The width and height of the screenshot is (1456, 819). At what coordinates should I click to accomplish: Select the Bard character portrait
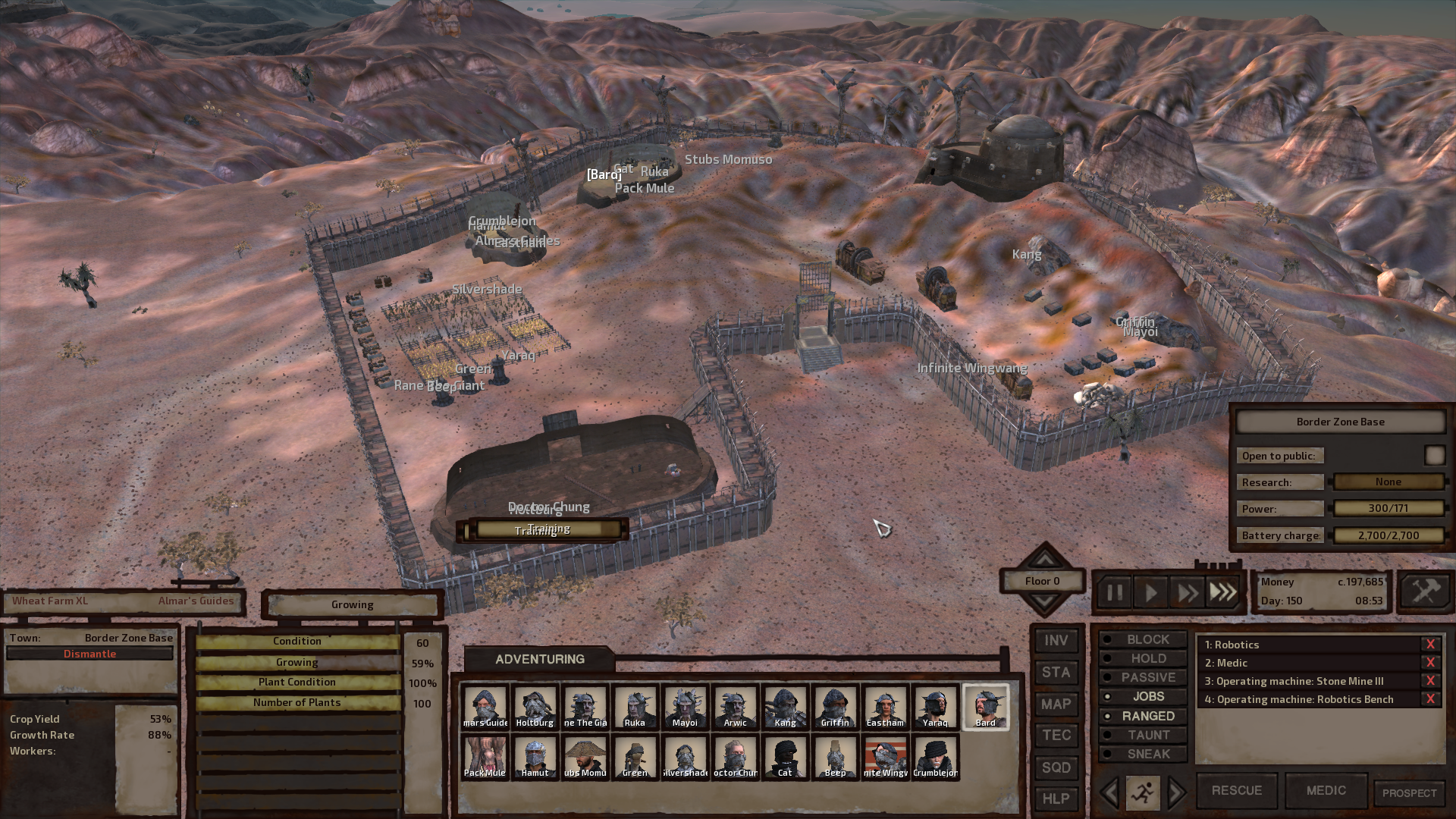985,707
